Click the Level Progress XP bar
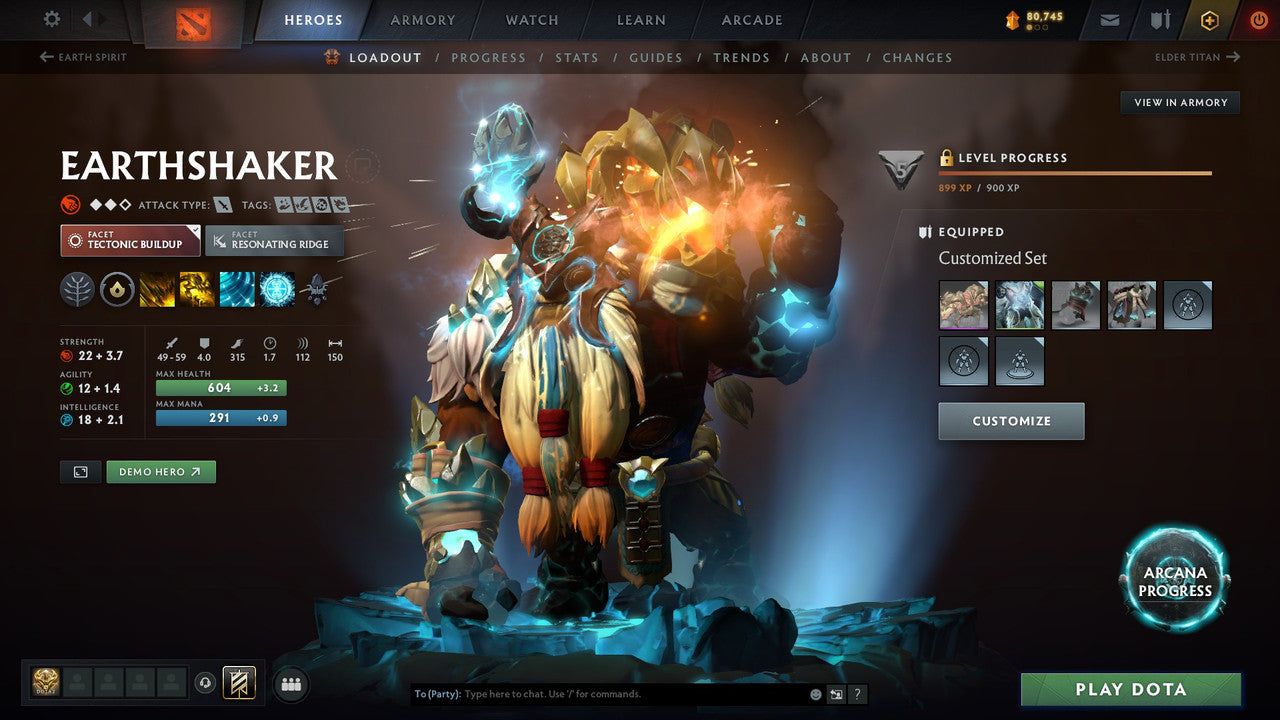Screen dimensions: 1280x720 tap(1077, 172)
